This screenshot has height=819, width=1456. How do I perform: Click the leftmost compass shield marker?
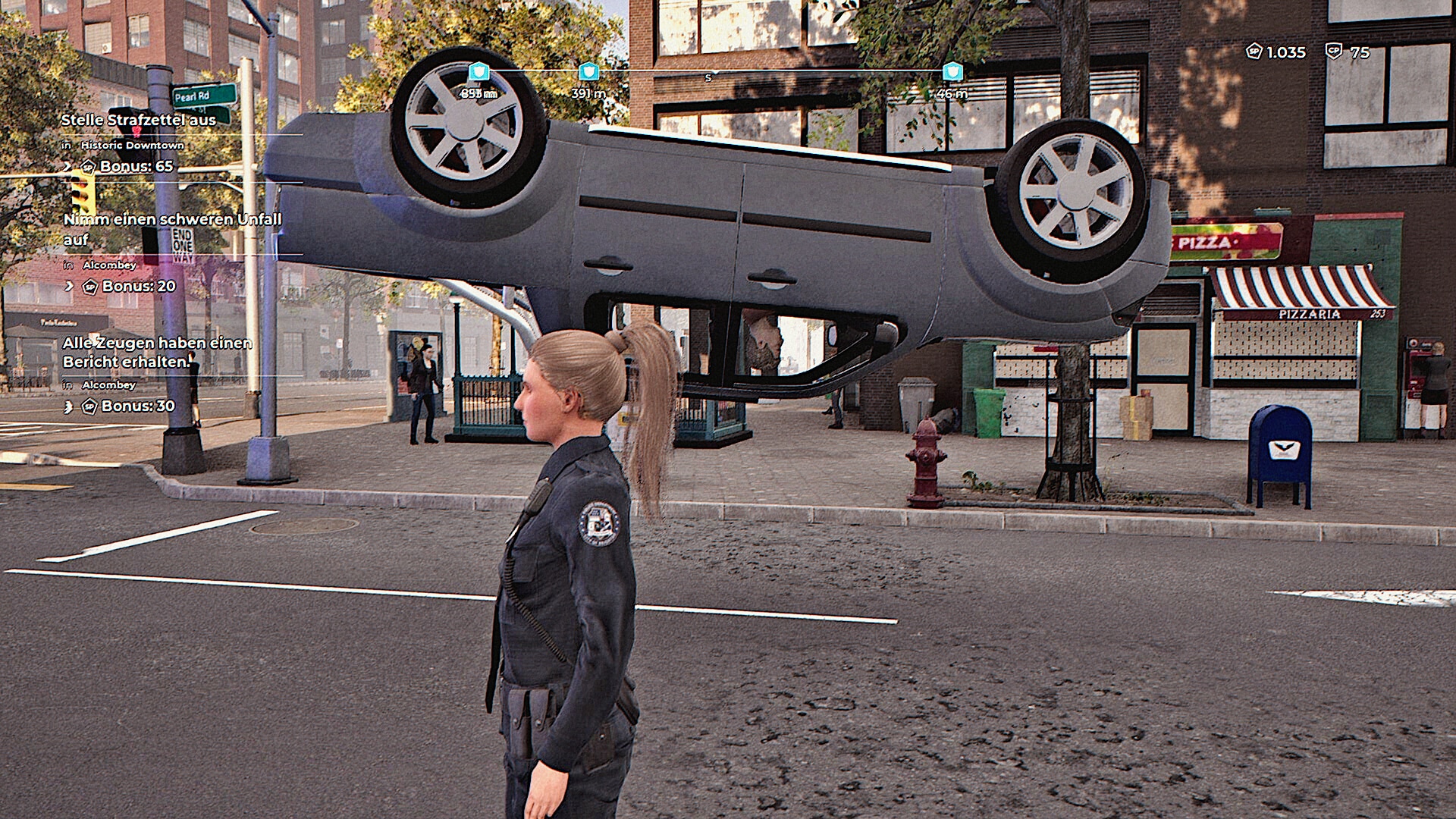[x=479, y=72]
